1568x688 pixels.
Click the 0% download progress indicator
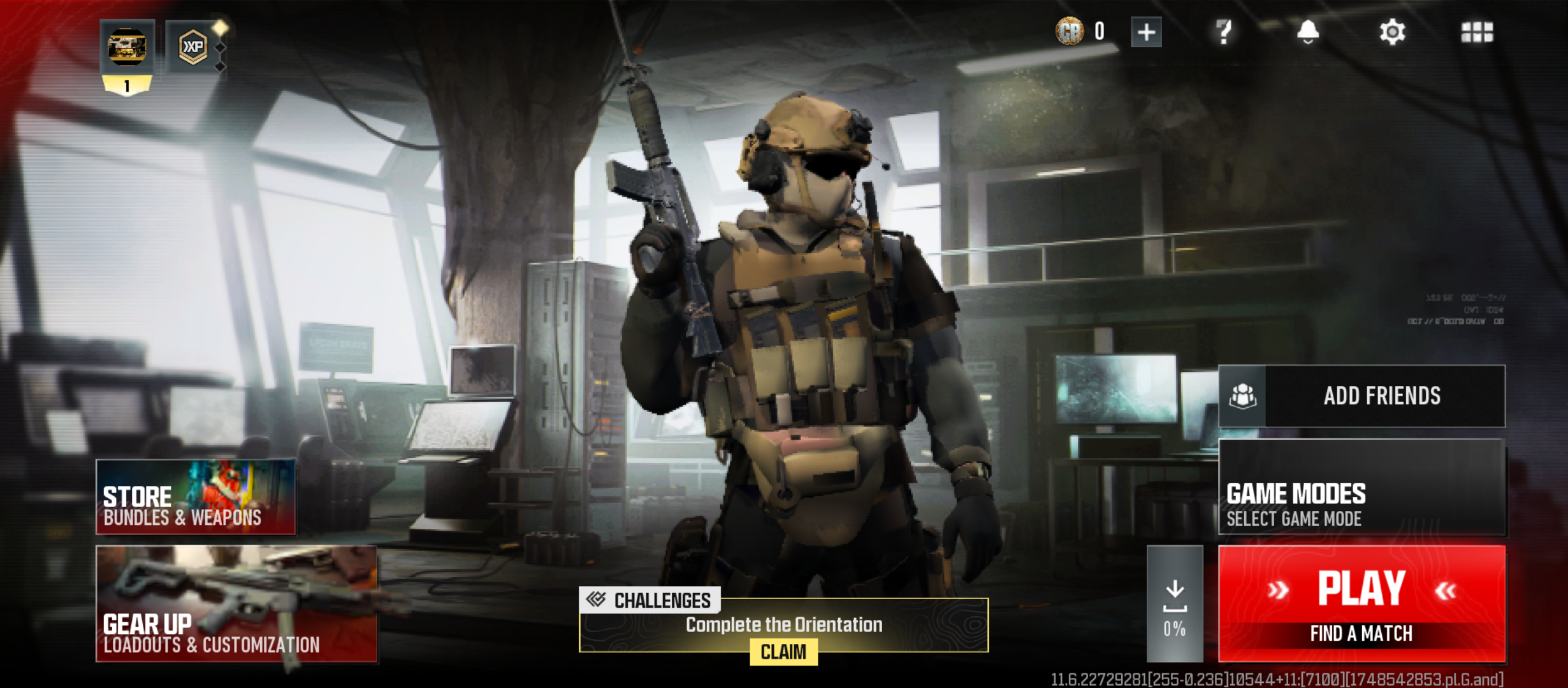1175,627
